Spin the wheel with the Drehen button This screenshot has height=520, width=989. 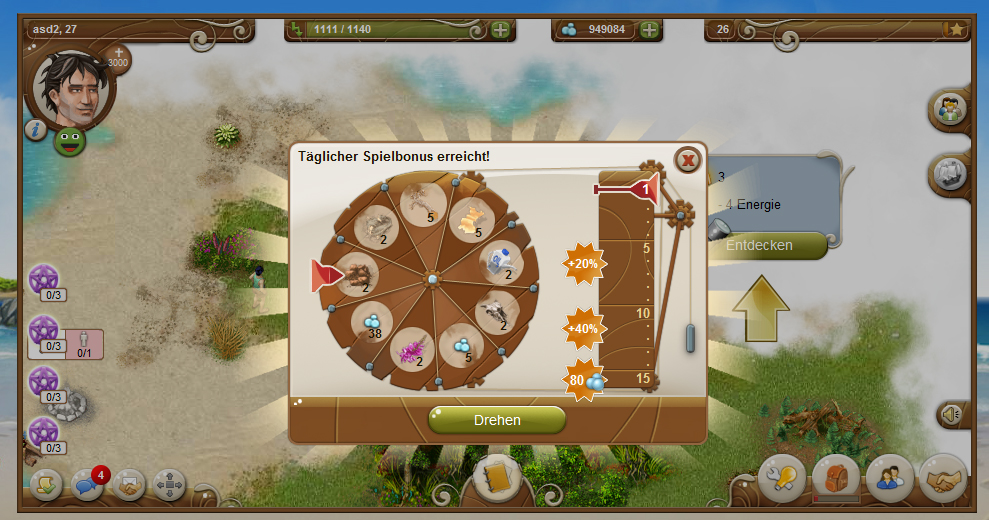[497, 420]
